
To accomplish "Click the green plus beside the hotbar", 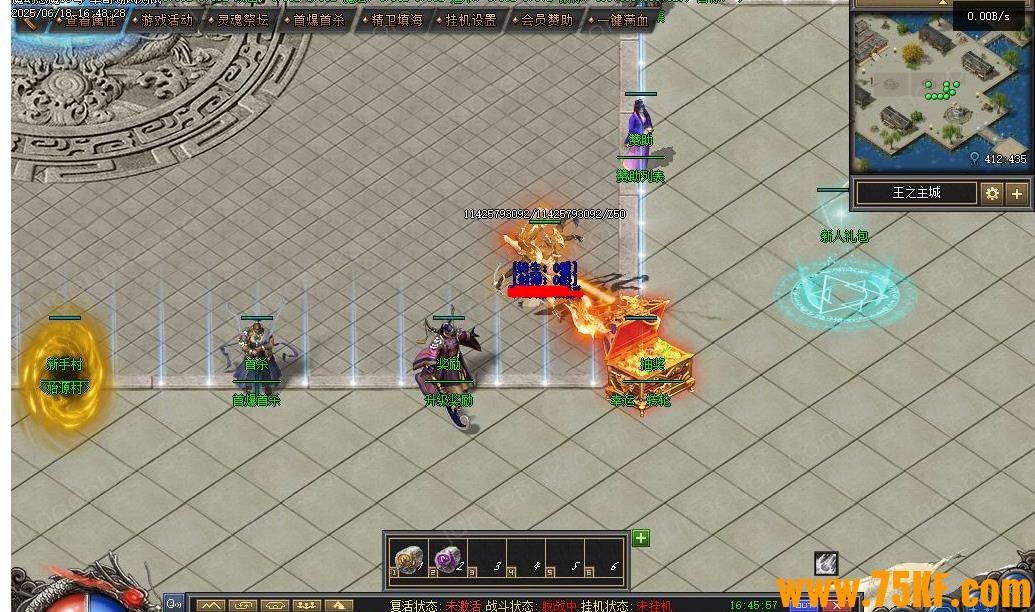I will (641, 538).
